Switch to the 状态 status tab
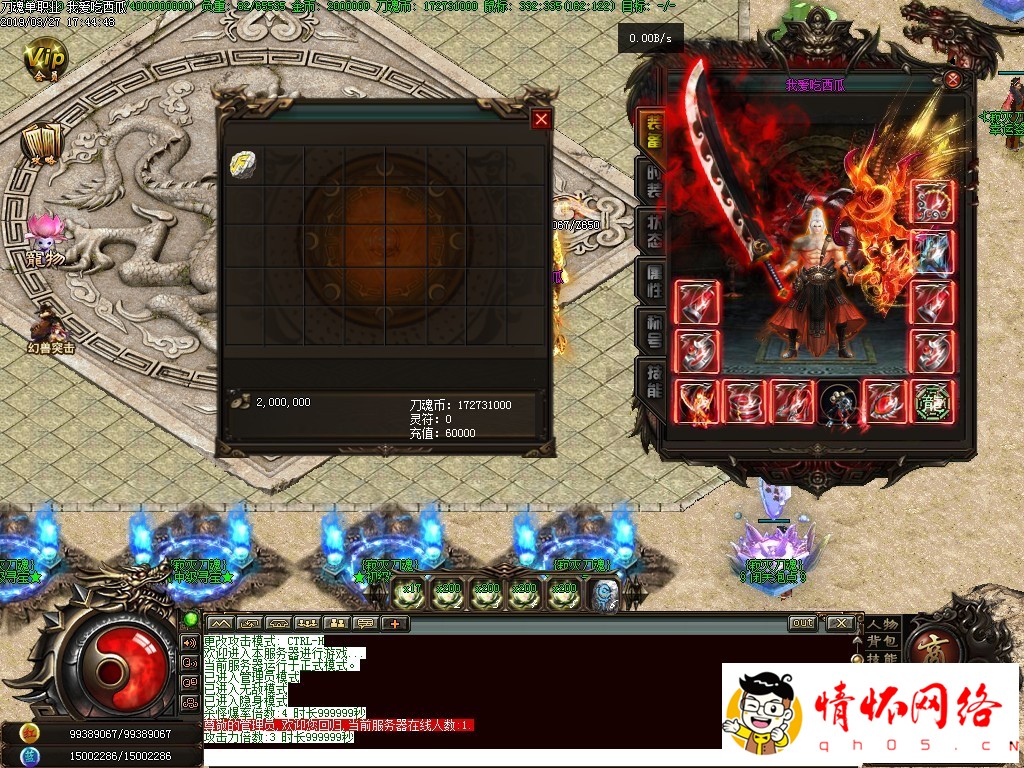Viewport: 1024px width, 768px height. (650, 232)
